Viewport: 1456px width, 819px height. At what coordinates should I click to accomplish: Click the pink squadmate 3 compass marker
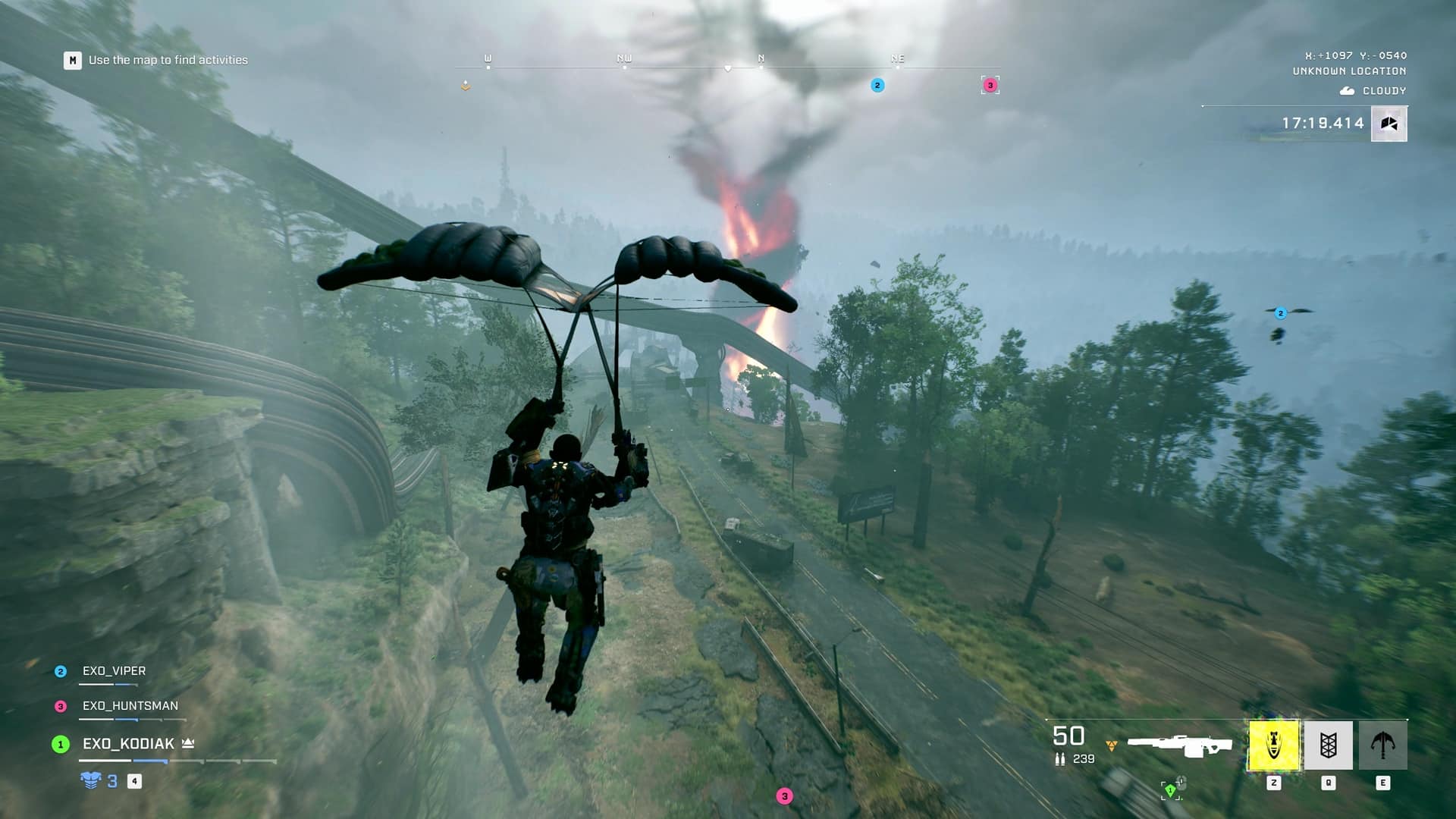pos(990,85)
